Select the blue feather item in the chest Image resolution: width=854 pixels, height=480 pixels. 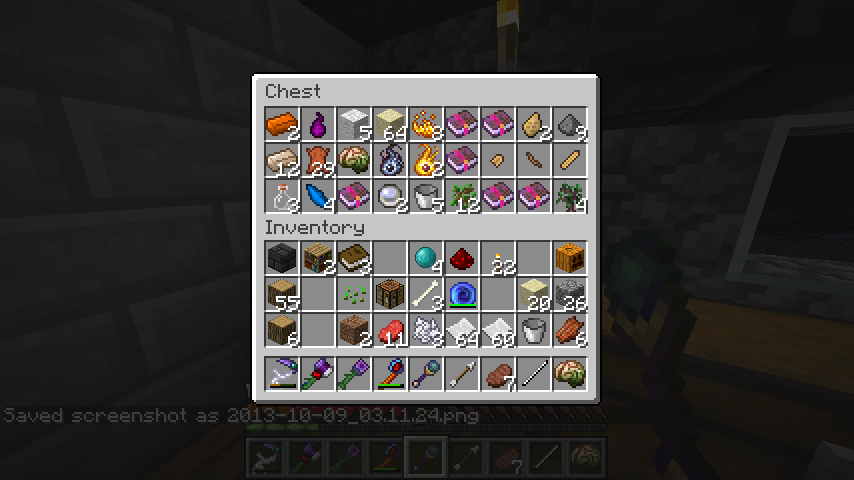[x=318, y=196]
